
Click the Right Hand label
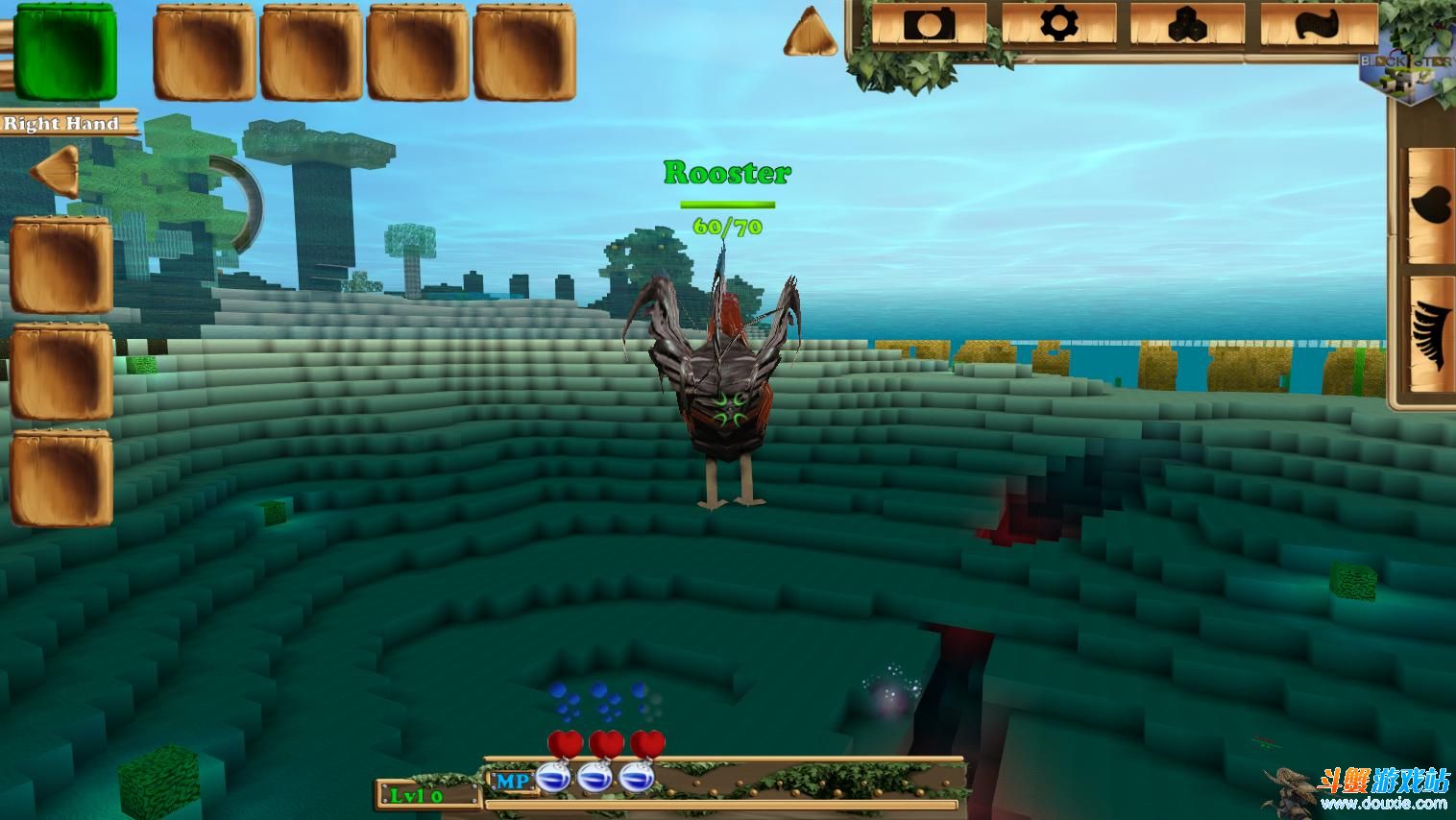tap(62, 123)
